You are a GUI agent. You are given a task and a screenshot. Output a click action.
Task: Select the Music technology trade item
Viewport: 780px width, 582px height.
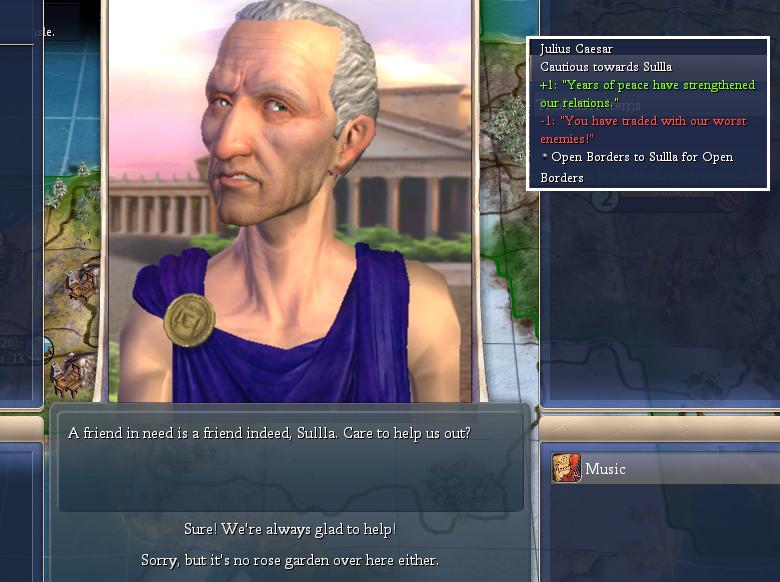pyautogui.click(x=604, y=469)
